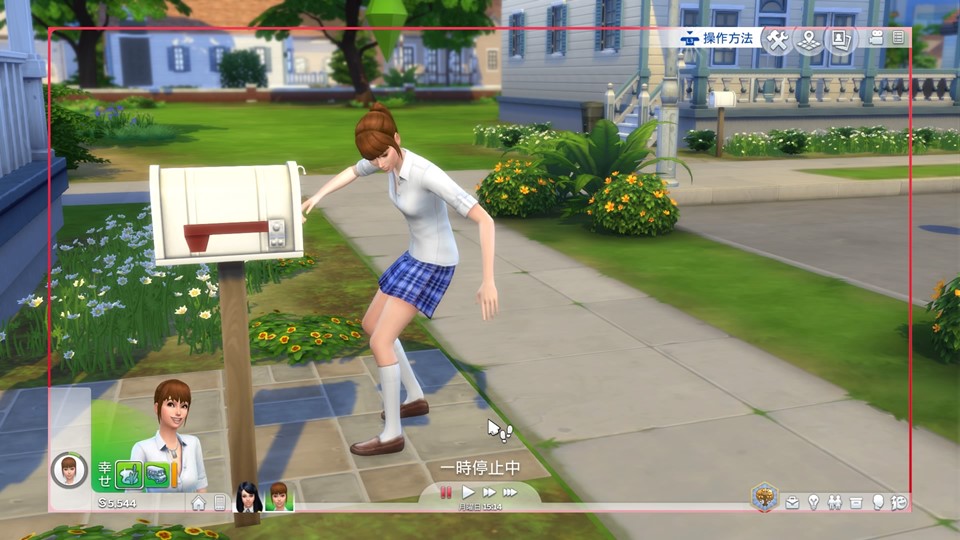Open the Simology head profile panel
Image resolution: width=960 pixels, height=540 pixels.
[878, 502]
